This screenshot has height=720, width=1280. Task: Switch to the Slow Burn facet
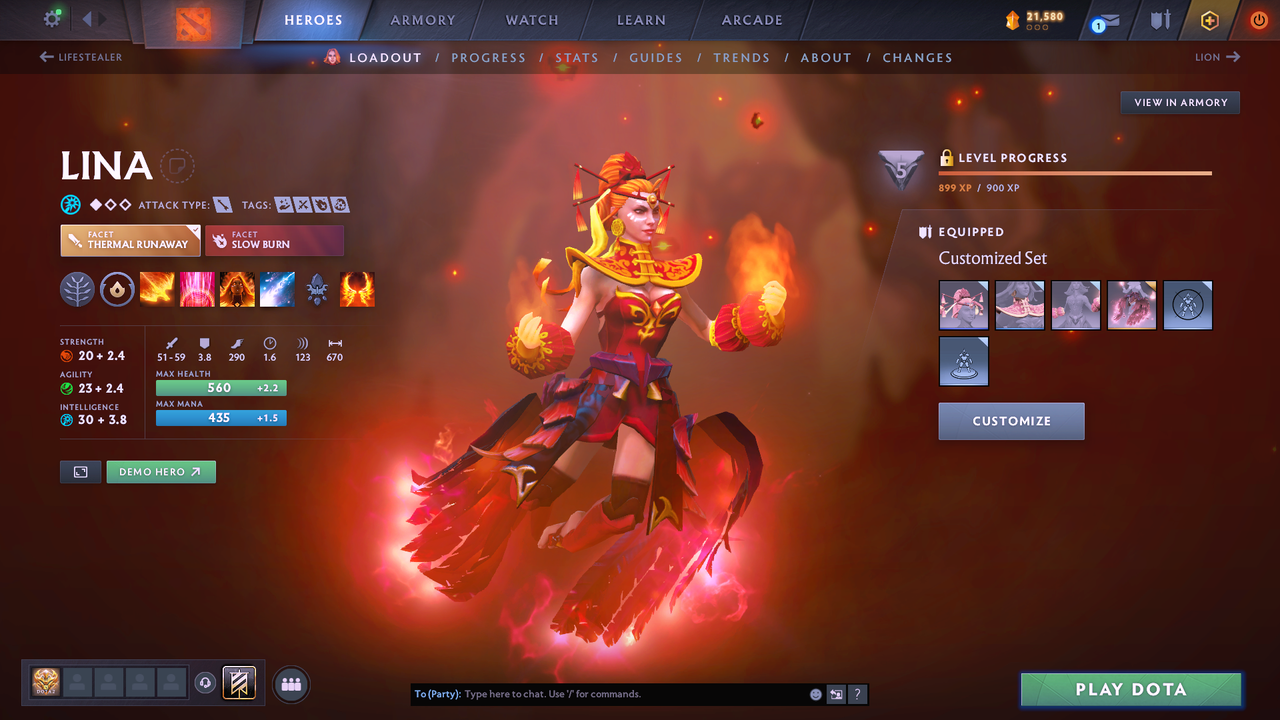coord(275,240)
